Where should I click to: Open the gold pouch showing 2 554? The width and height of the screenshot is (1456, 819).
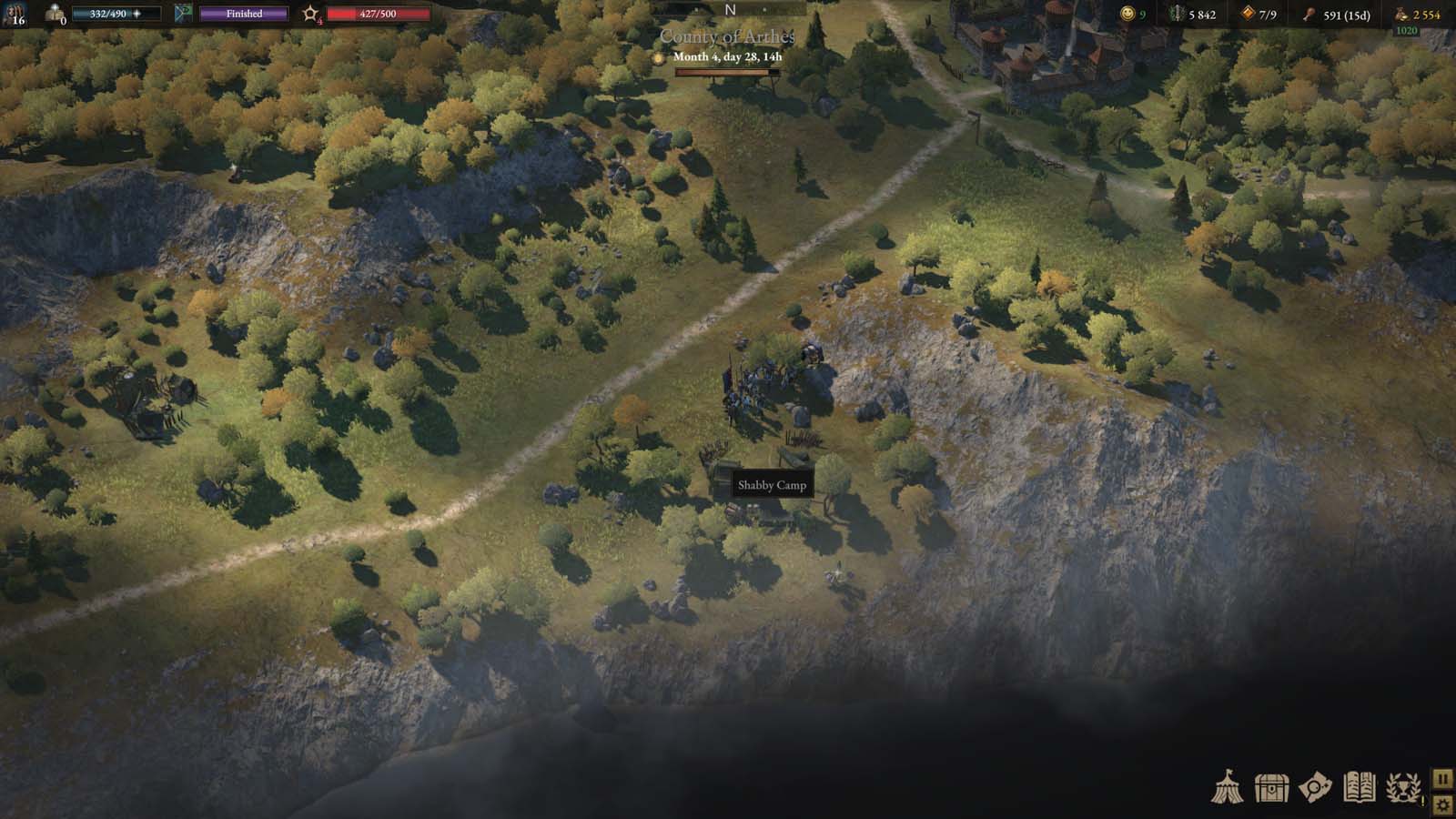point(1400,15)
